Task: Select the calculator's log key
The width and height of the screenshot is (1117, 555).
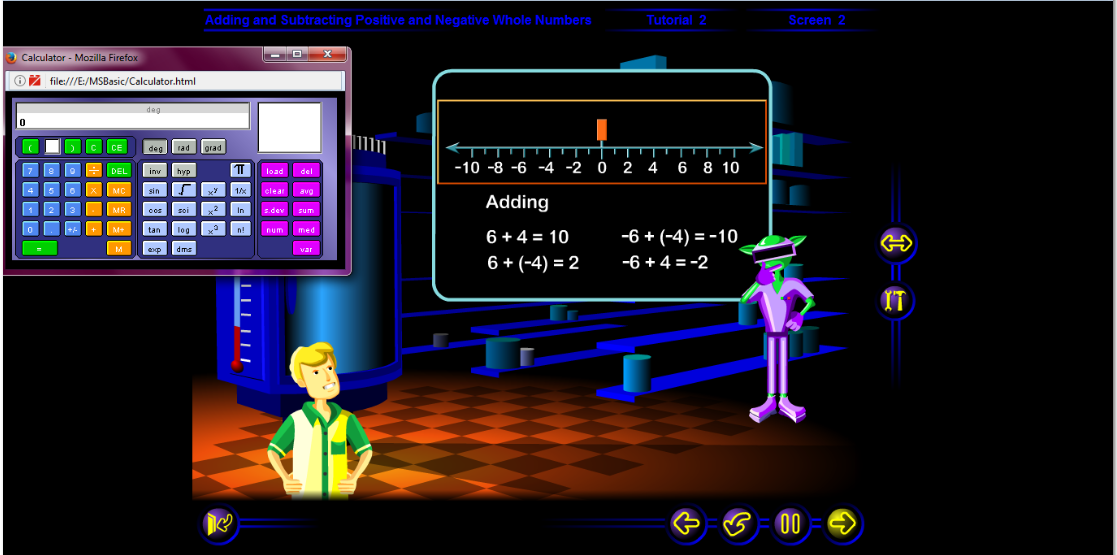Action: coord(184,229)
